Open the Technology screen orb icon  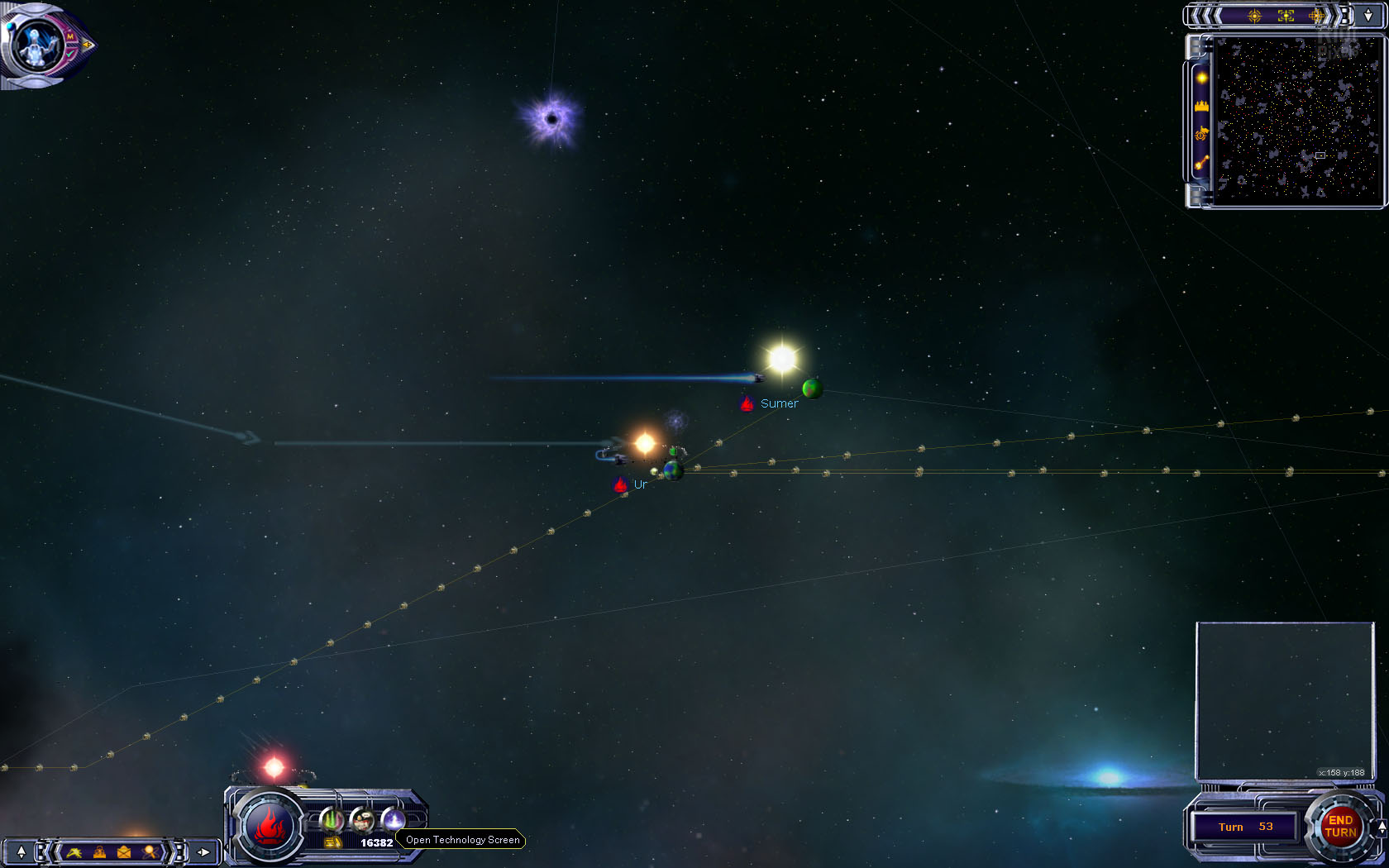tap(393, 819)
